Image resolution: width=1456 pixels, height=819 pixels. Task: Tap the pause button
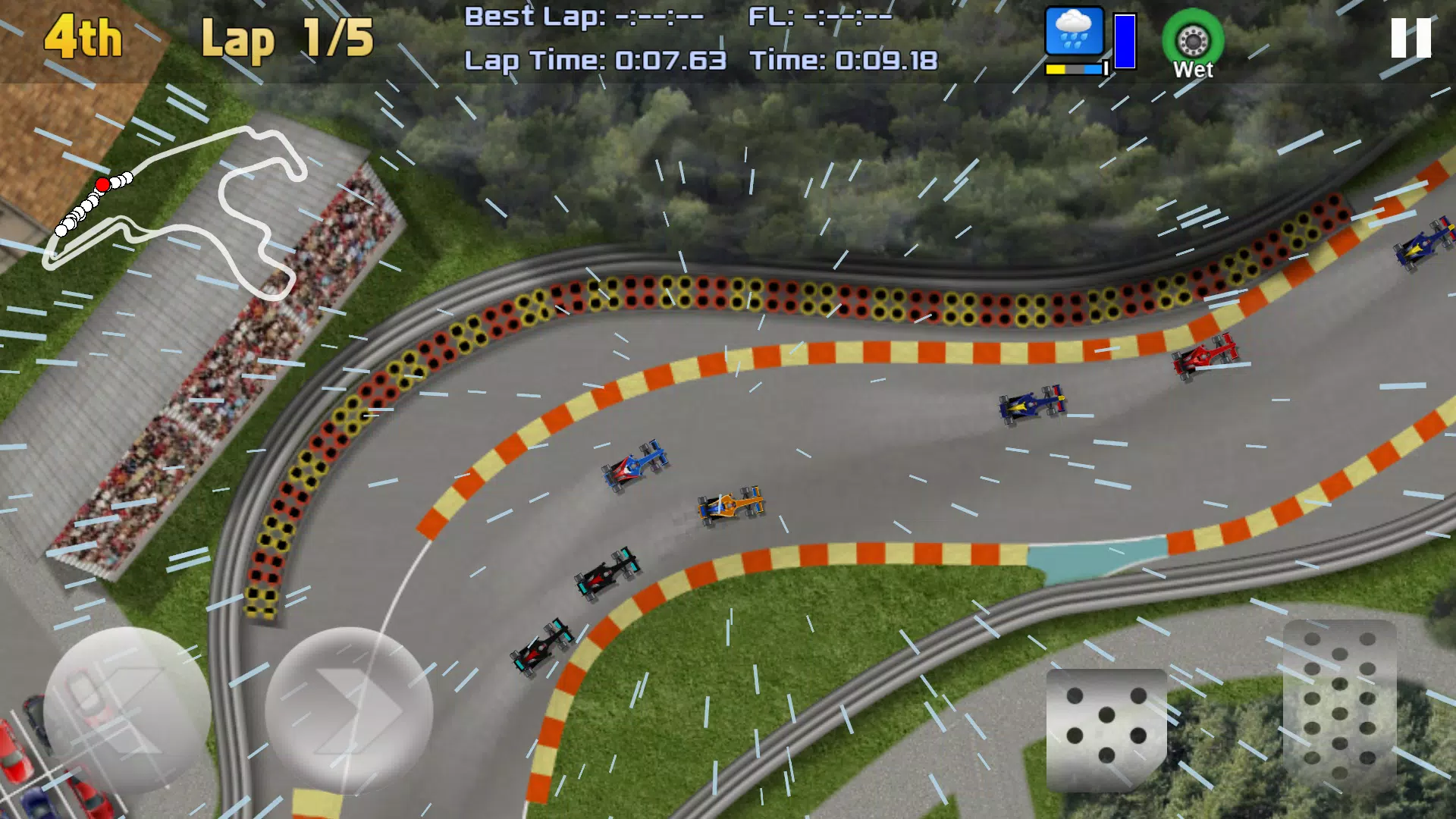tap(1410, 36)
